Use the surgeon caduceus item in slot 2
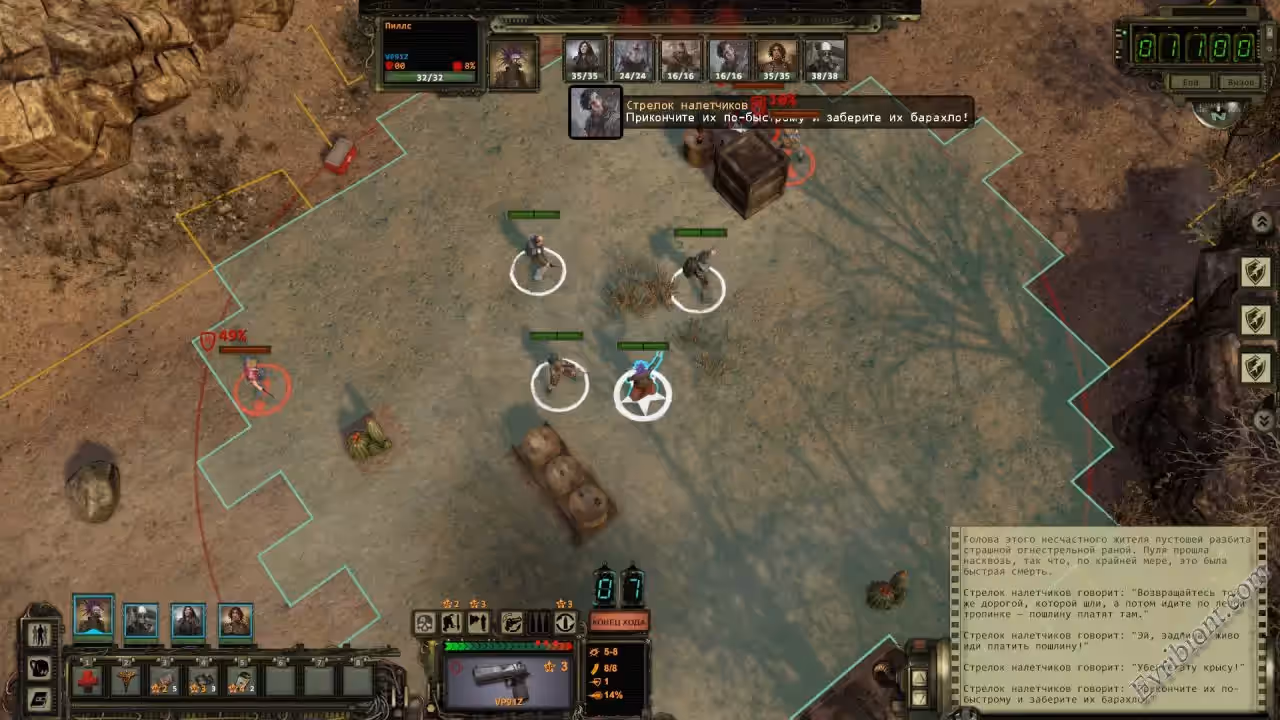This screenshot has height=720, width=1280. tap(126, 681)
